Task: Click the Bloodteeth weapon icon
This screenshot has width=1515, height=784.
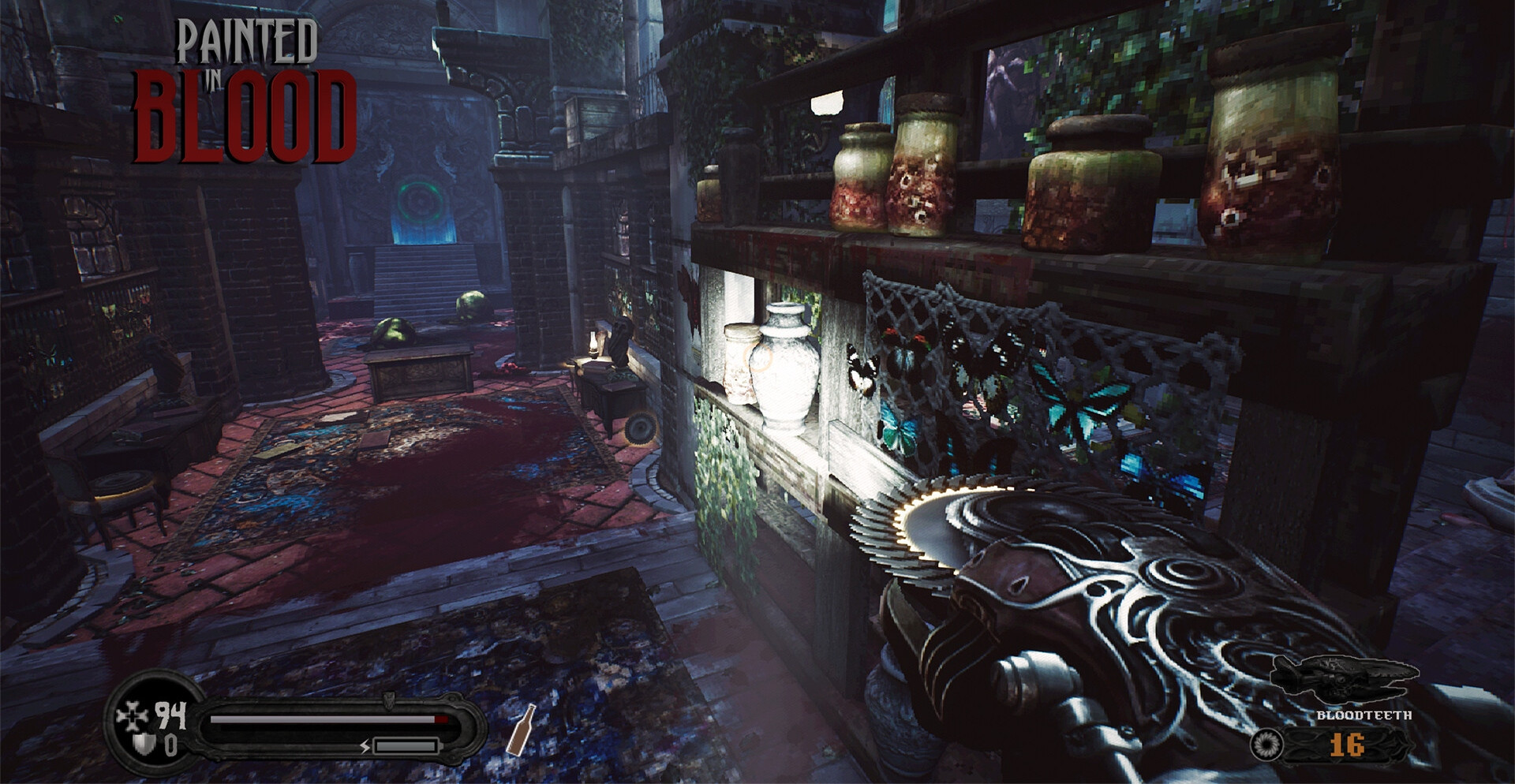Action: pos(1348,679)
